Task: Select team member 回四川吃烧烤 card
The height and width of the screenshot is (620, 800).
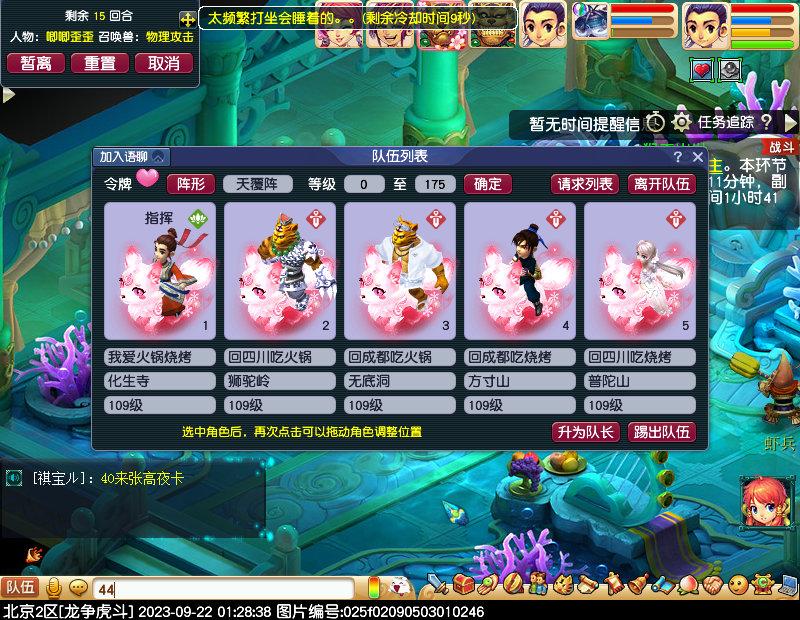Action: (640, 271)
